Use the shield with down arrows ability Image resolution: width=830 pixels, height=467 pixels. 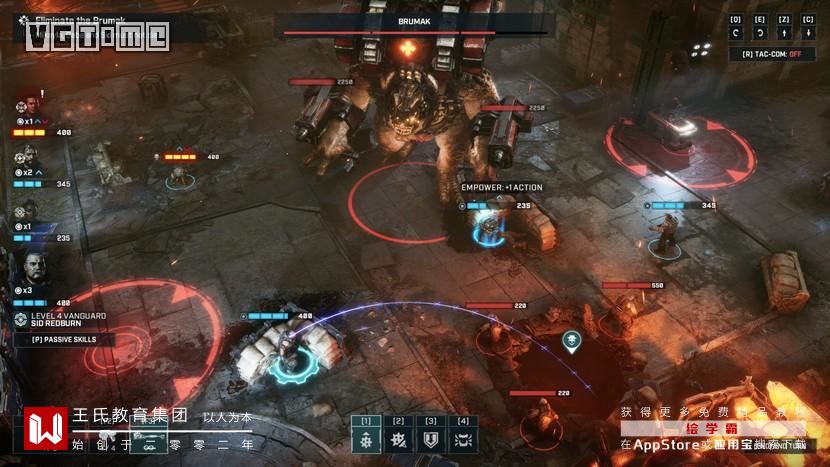[431, 441]
